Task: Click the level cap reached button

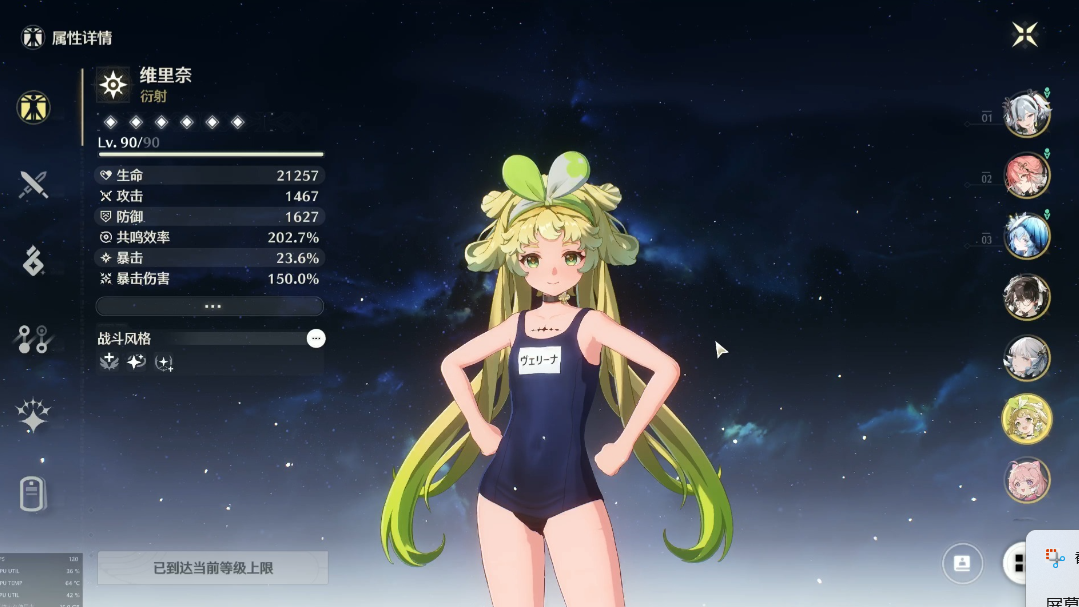Action: pos(212,568)
